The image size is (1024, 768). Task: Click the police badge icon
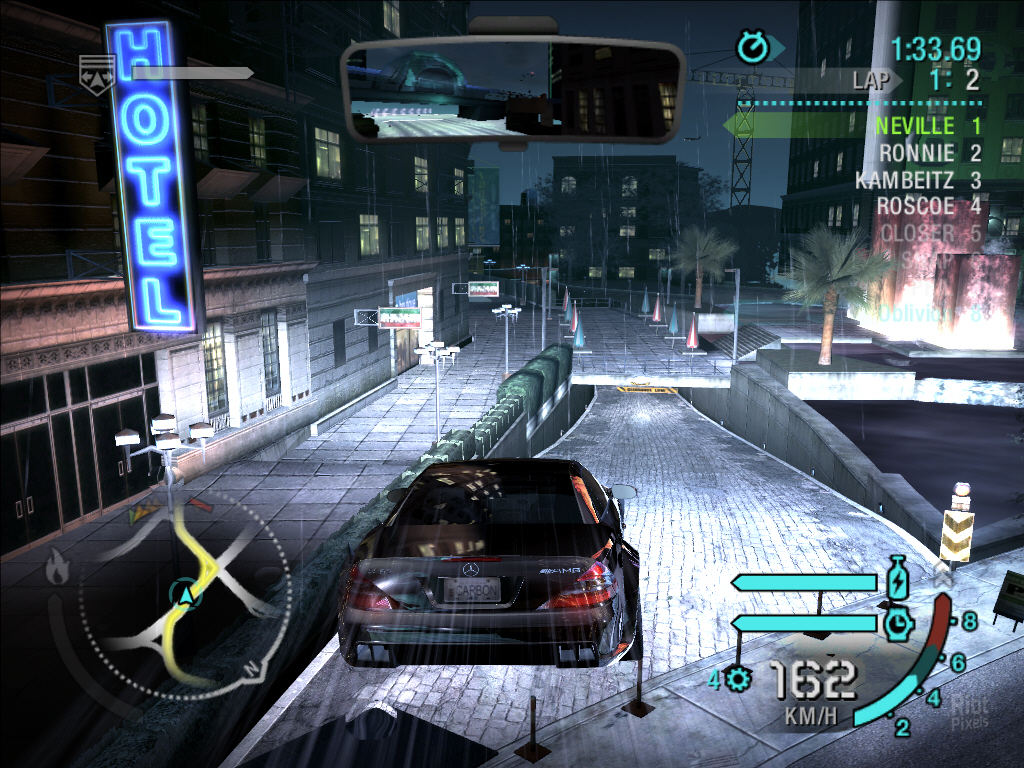97,69
